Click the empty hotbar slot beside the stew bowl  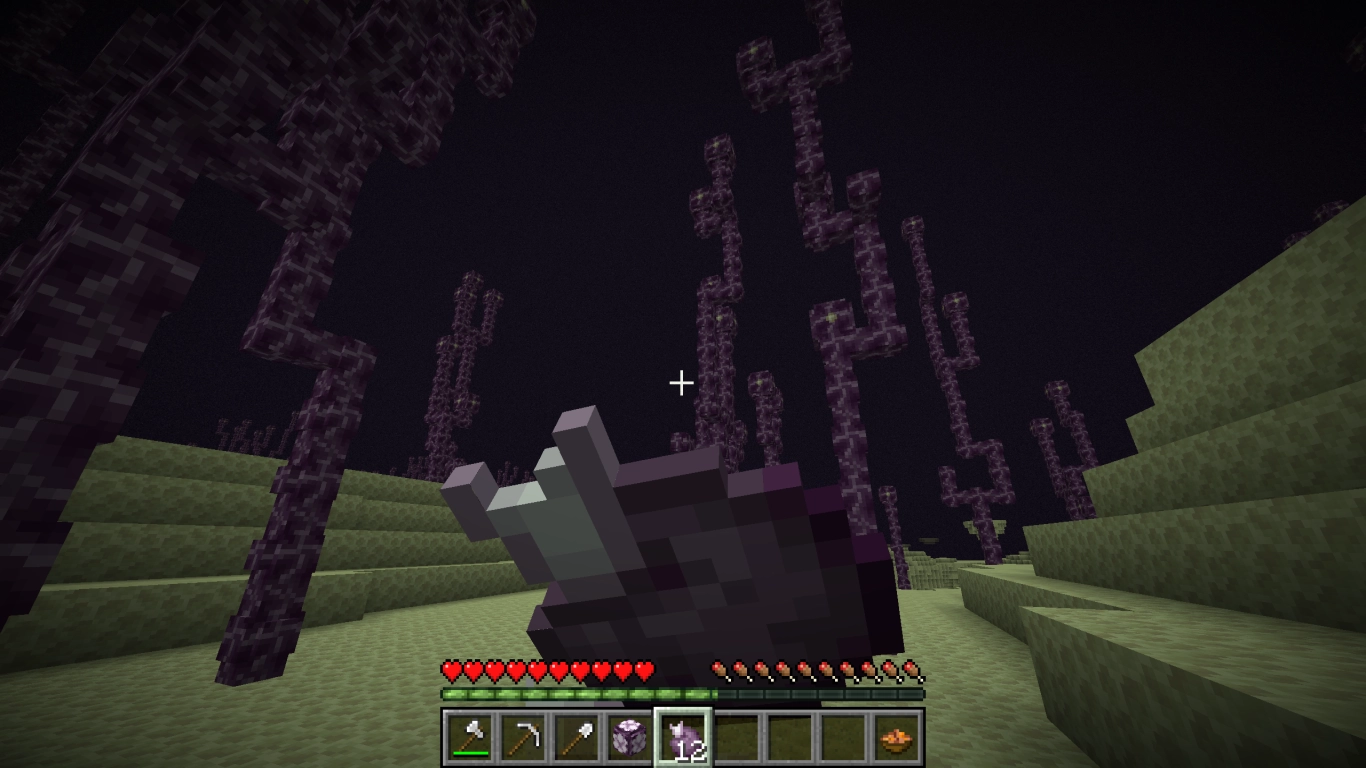pos(841,735)
